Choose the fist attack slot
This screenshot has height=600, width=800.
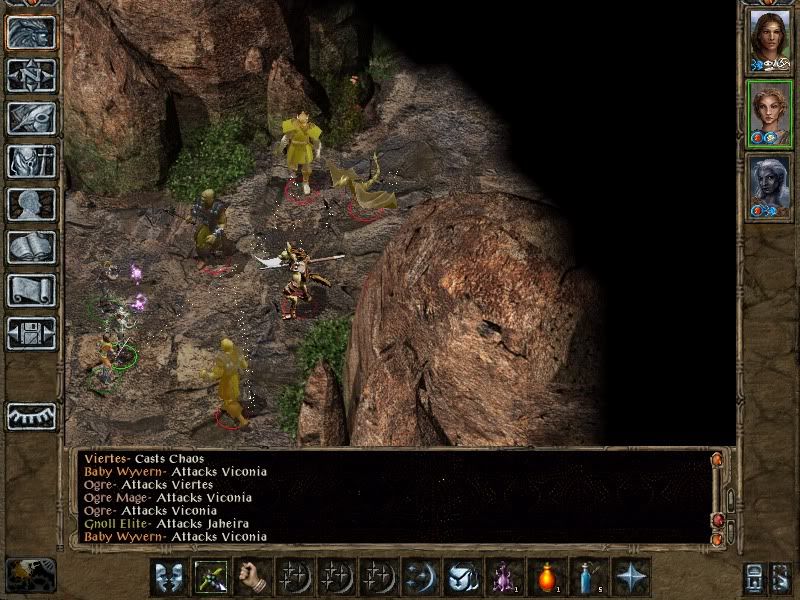252,577
